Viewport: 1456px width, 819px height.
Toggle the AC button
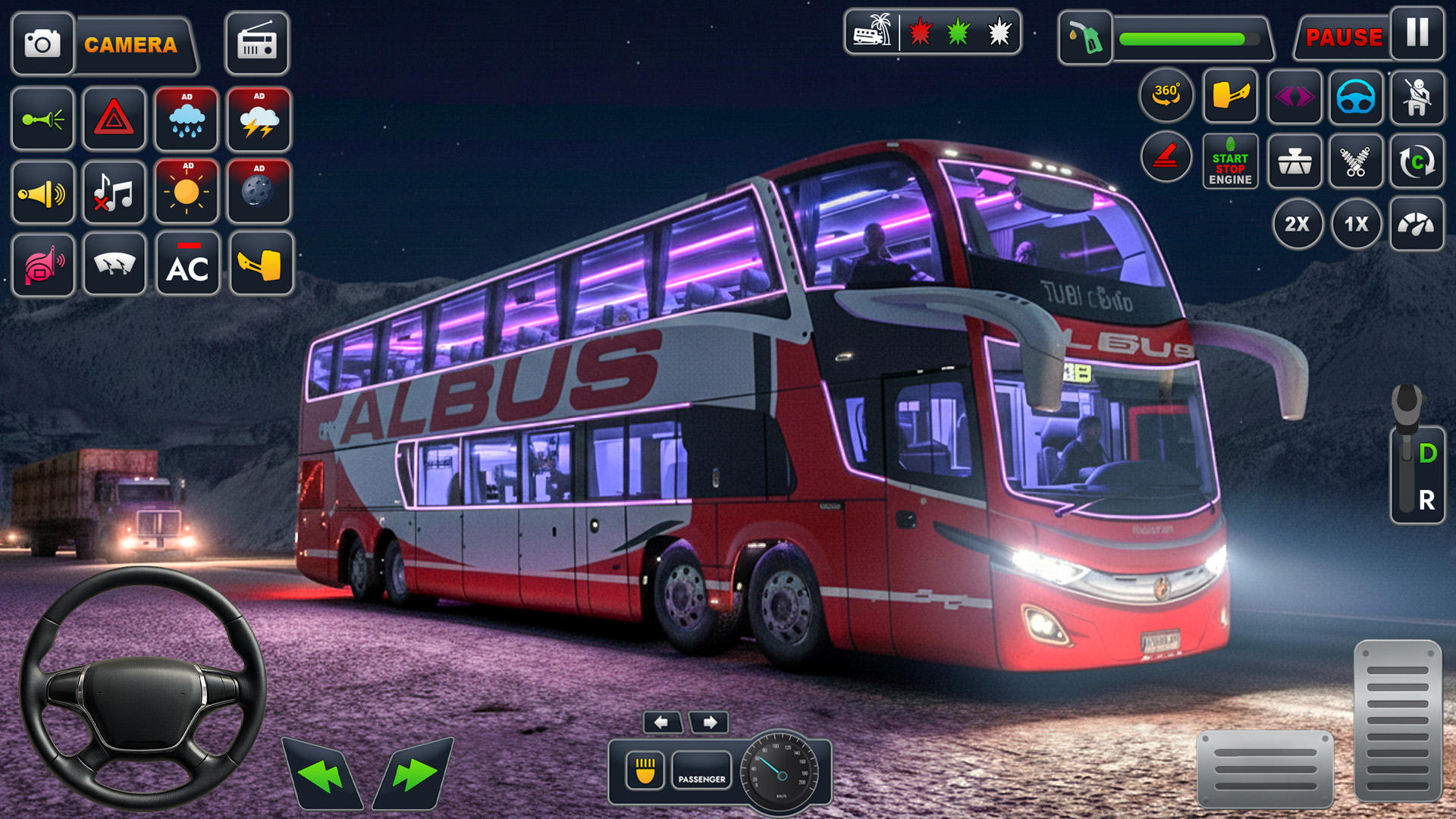point(187,264)
